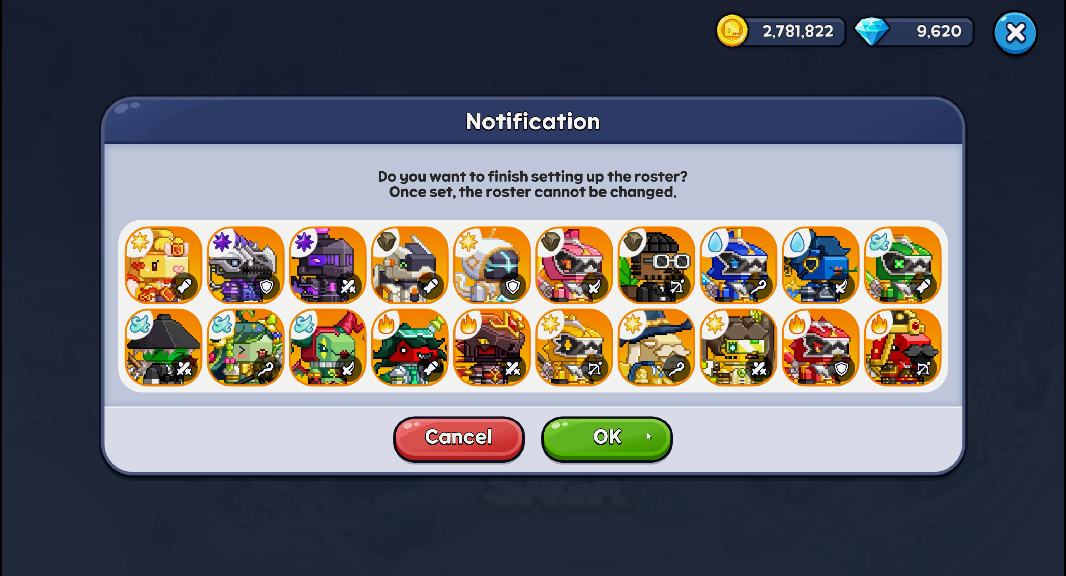Select the yellow crowned chick hero
Viewport: 1066px width, 576px height.
(163, 265)
